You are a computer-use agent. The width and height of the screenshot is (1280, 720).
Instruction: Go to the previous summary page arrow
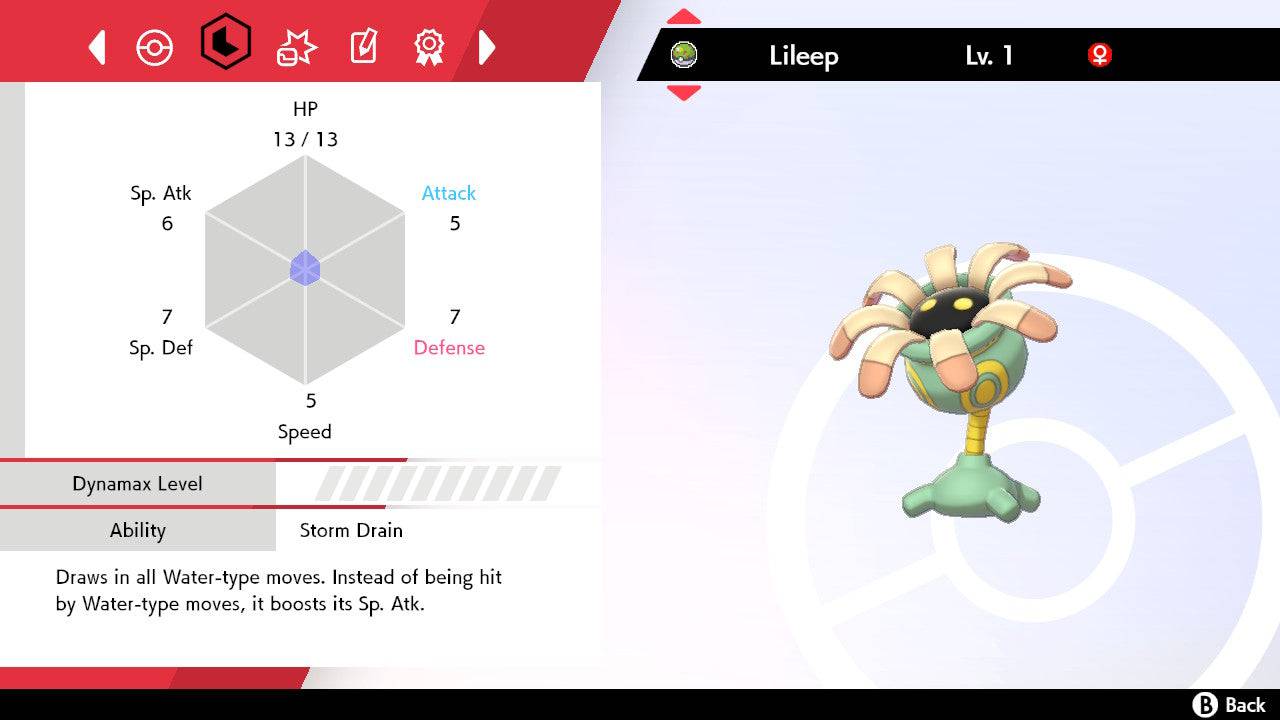coord(97,47)
